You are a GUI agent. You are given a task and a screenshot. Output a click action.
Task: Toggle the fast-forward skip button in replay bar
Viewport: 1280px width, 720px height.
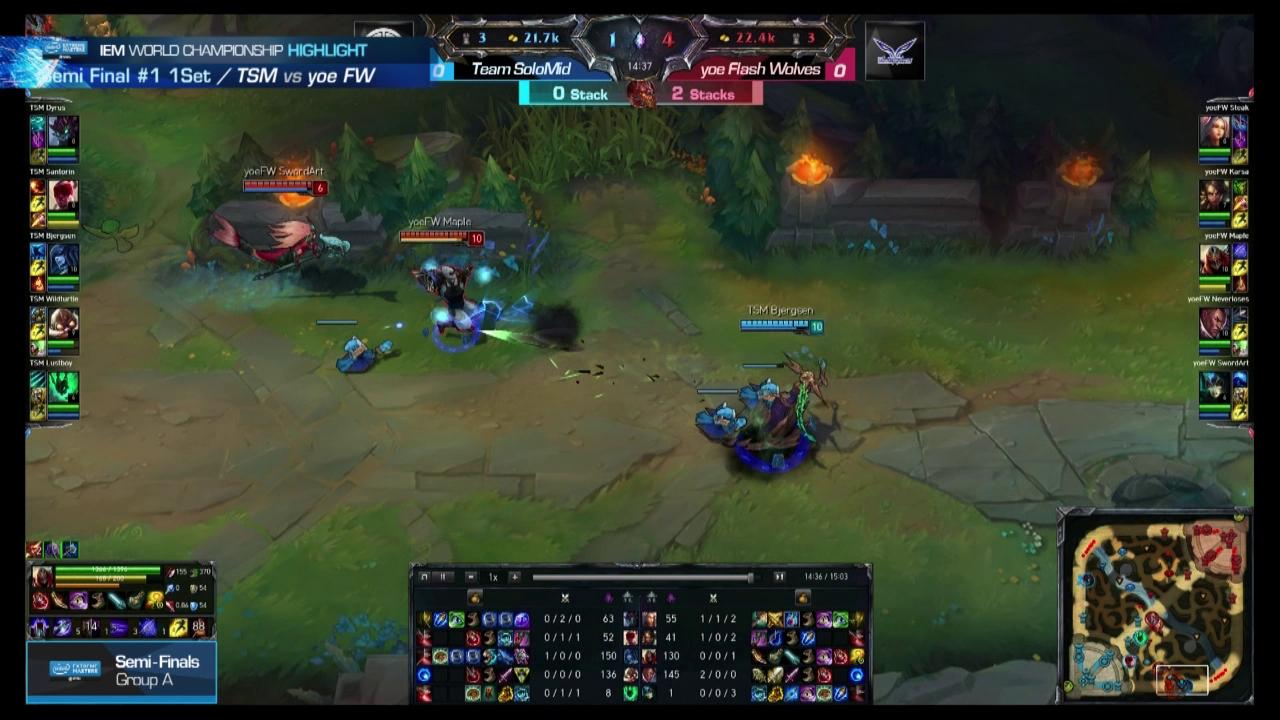[x=779, y=577]
